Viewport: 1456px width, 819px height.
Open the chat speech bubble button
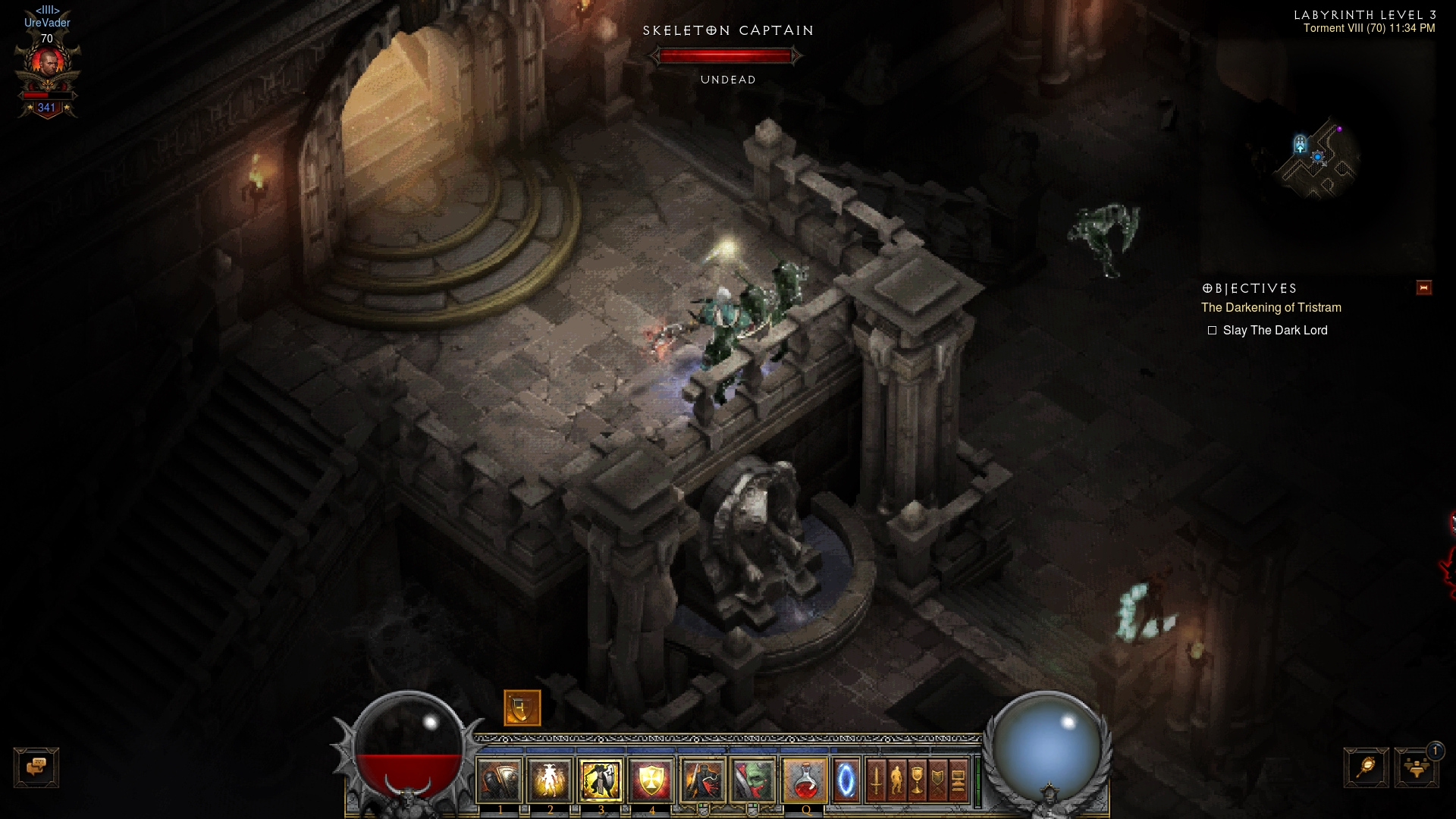click(36, 767)
